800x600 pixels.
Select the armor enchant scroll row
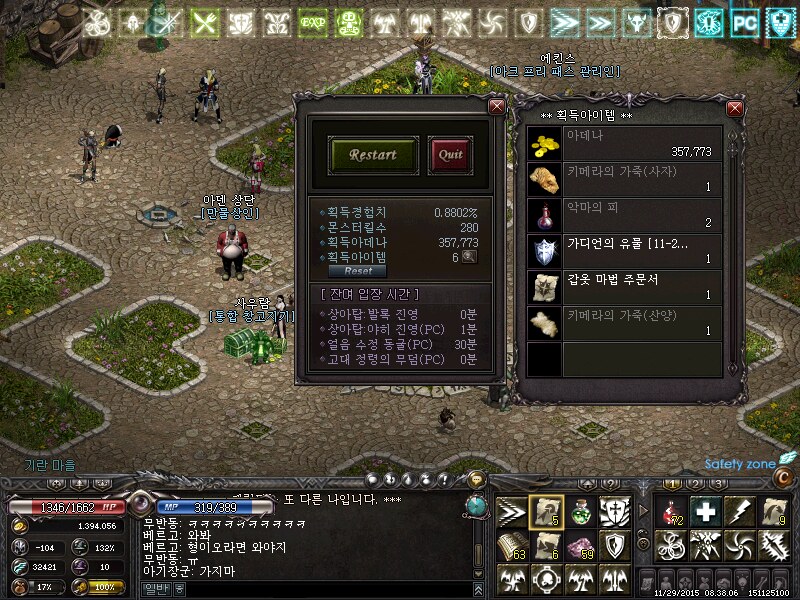click(625, 287)
